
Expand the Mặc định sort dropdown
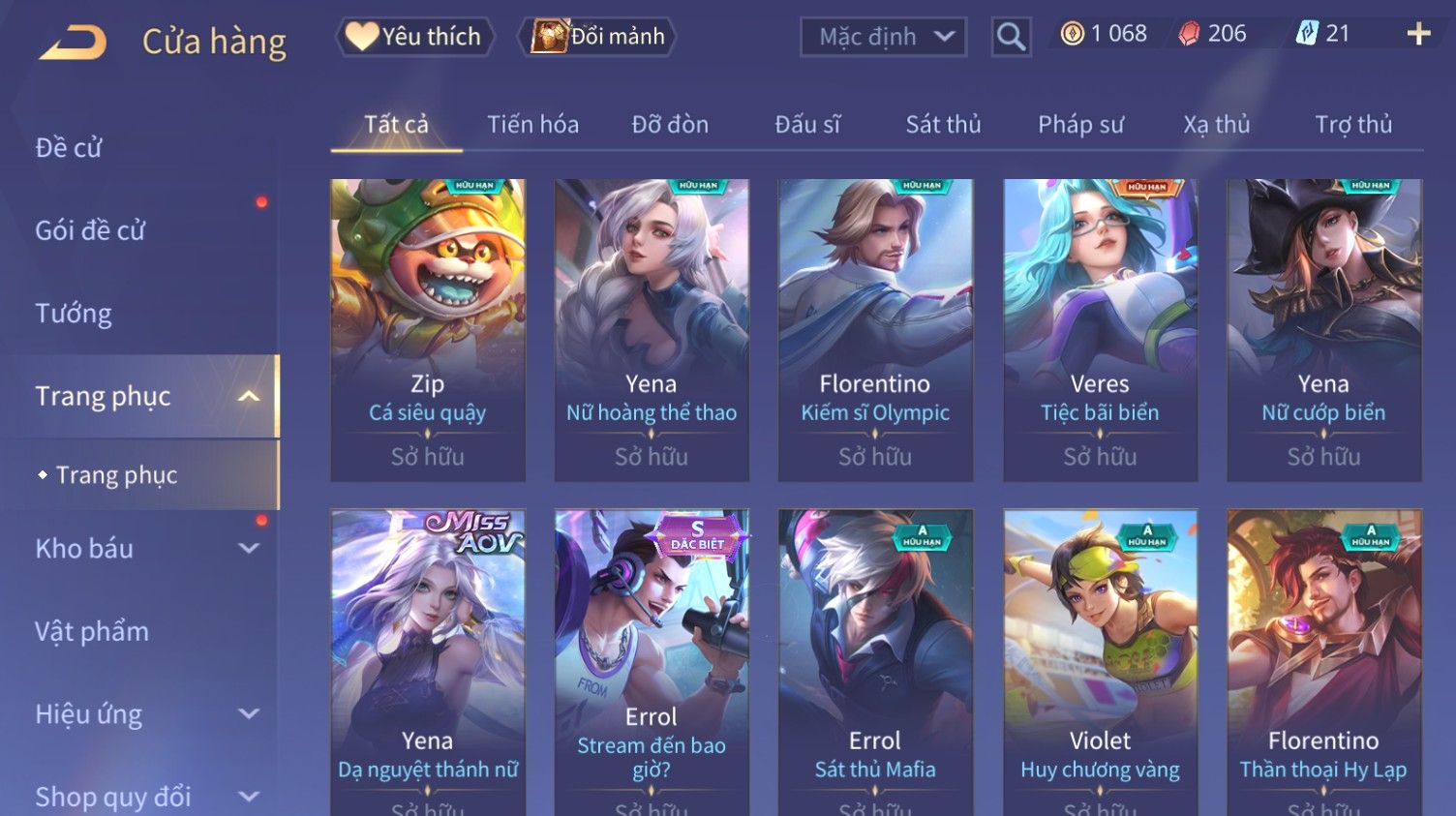click(883, 37)
